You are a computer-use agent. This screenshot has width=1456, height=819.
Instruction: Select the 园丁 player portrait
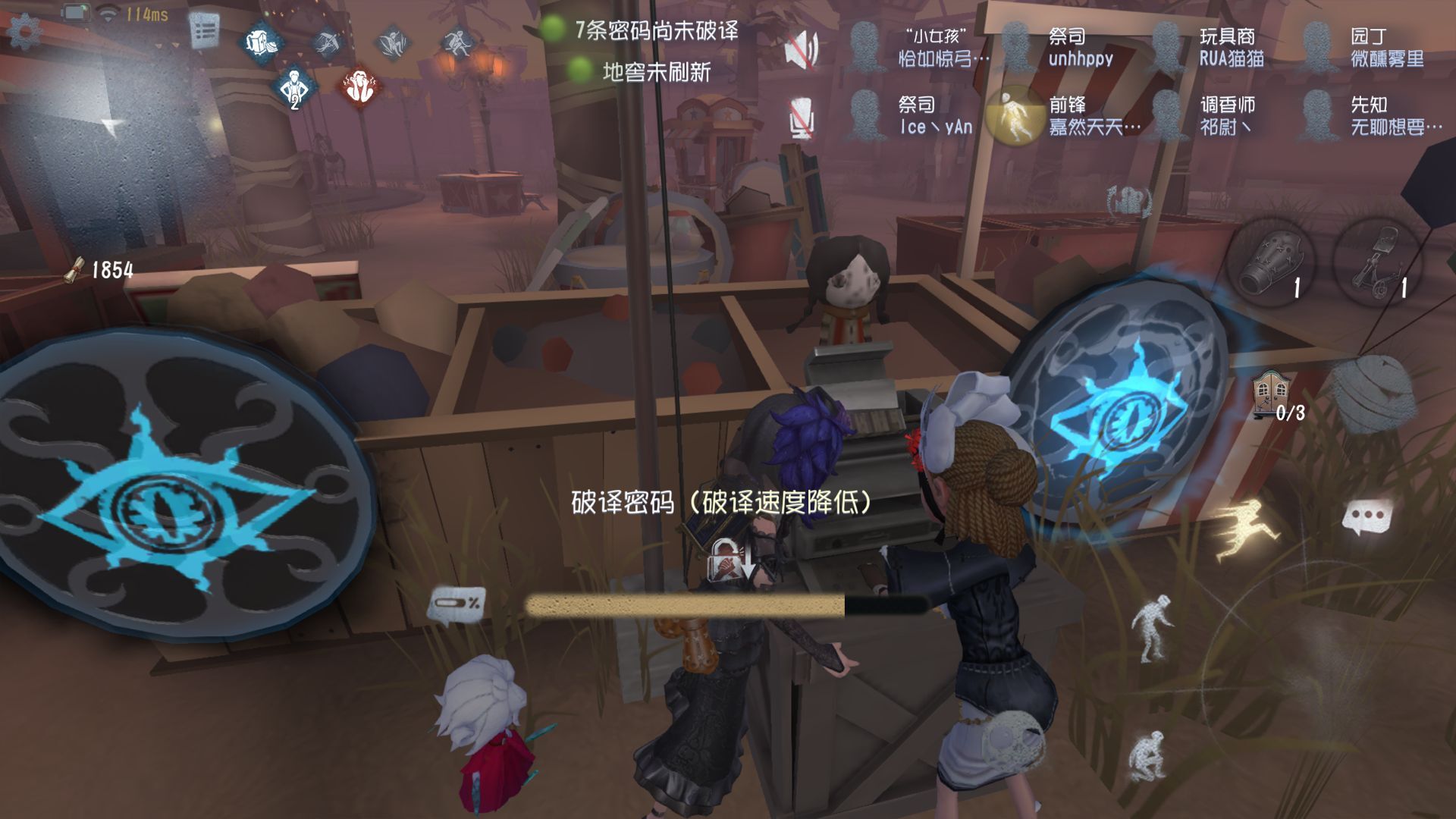pos(1319,47)
